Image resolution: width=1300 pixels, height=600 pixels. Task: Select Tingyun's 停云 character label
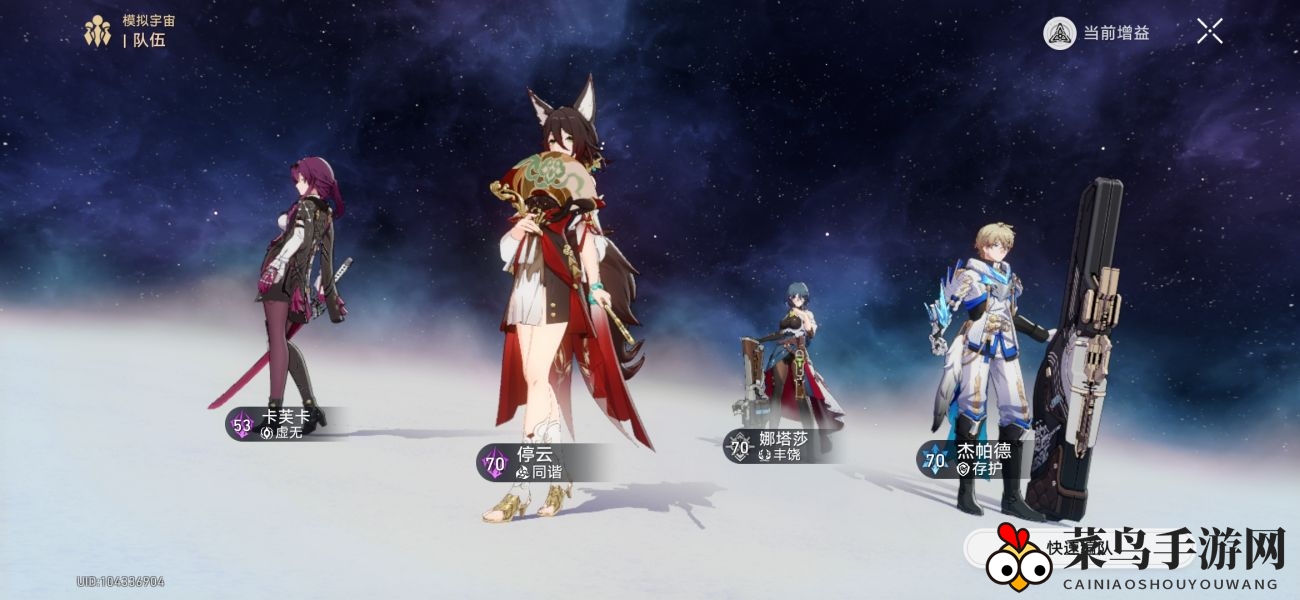(535, 462)
